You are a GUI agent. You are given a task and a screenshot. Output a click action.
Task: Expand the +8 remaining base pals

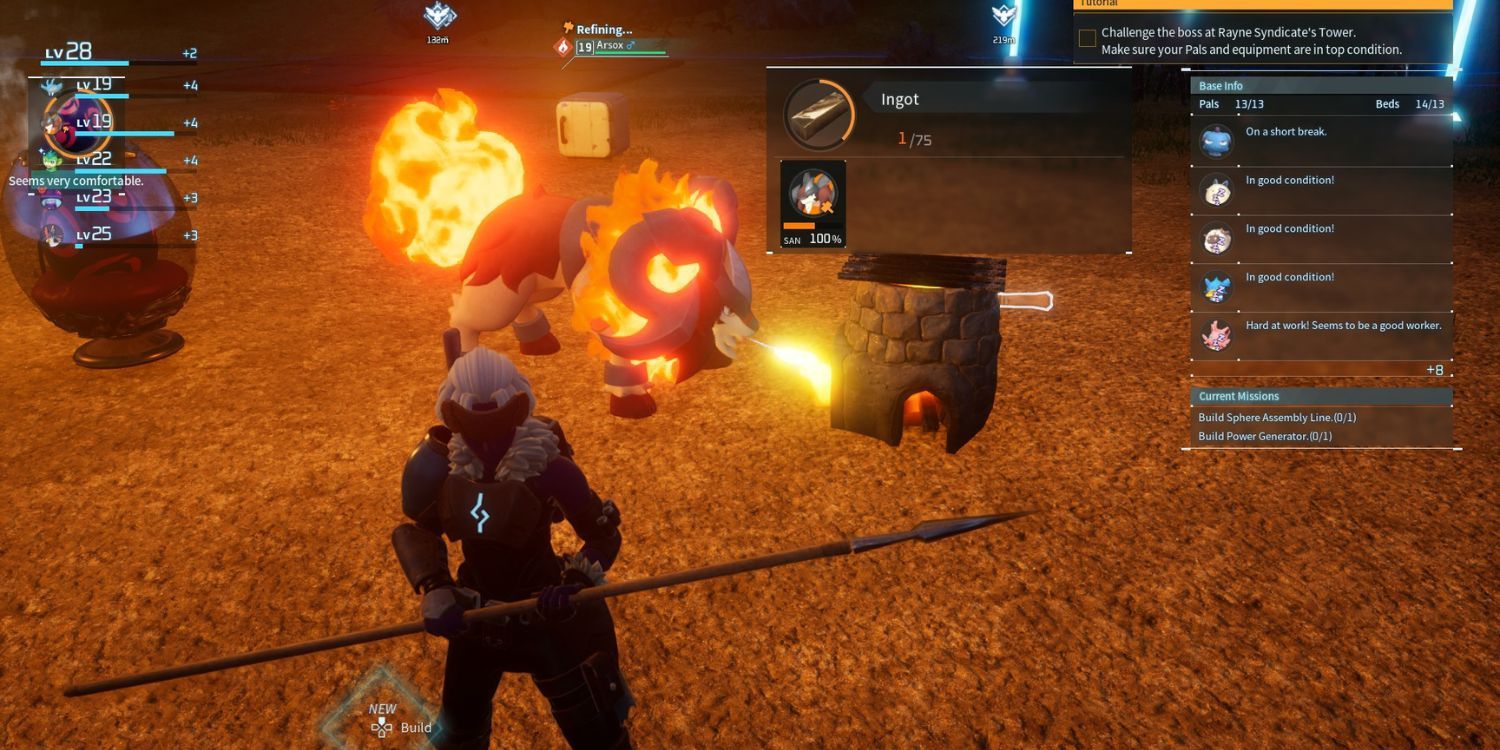(x=1434, y=370)
